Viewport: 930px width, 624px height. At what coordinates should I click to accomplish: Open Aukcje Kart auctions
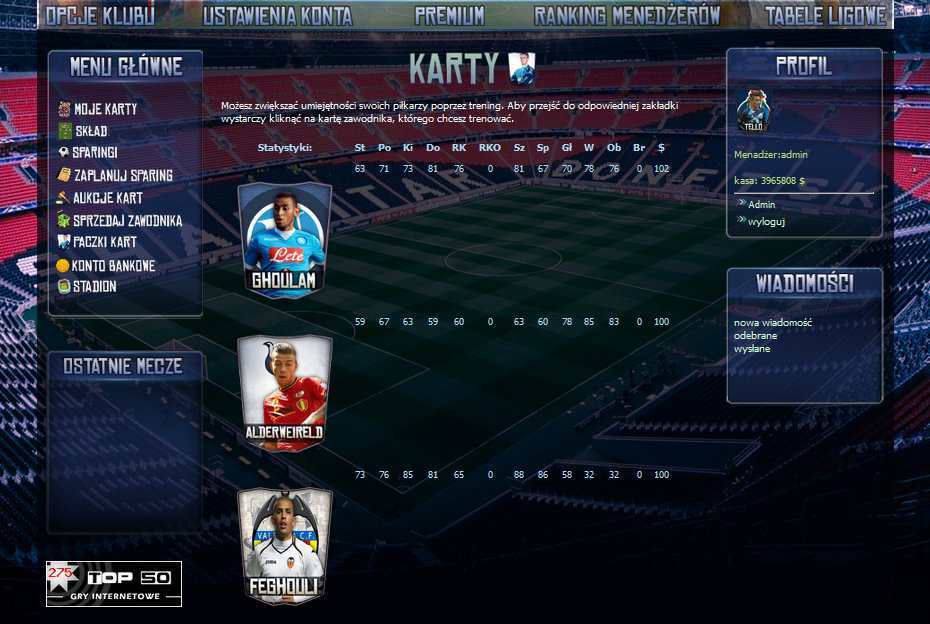pyautogui.click(x=107, y=198)
